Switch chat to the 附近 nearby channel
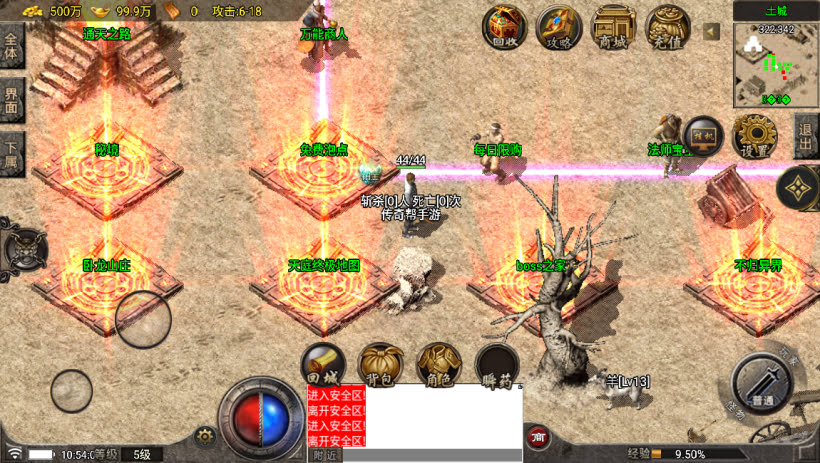The height and width of the screenshot is (463, 820). pyautogui.click(x=324, y=455)
